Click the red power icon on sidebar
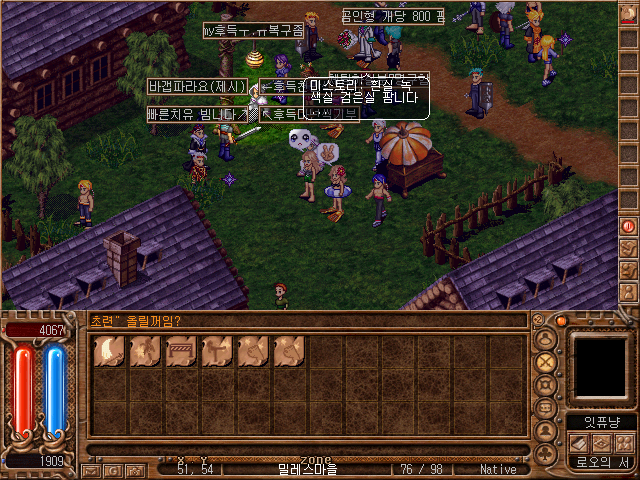Screen dimensions: 640x480 click(629, 226)
